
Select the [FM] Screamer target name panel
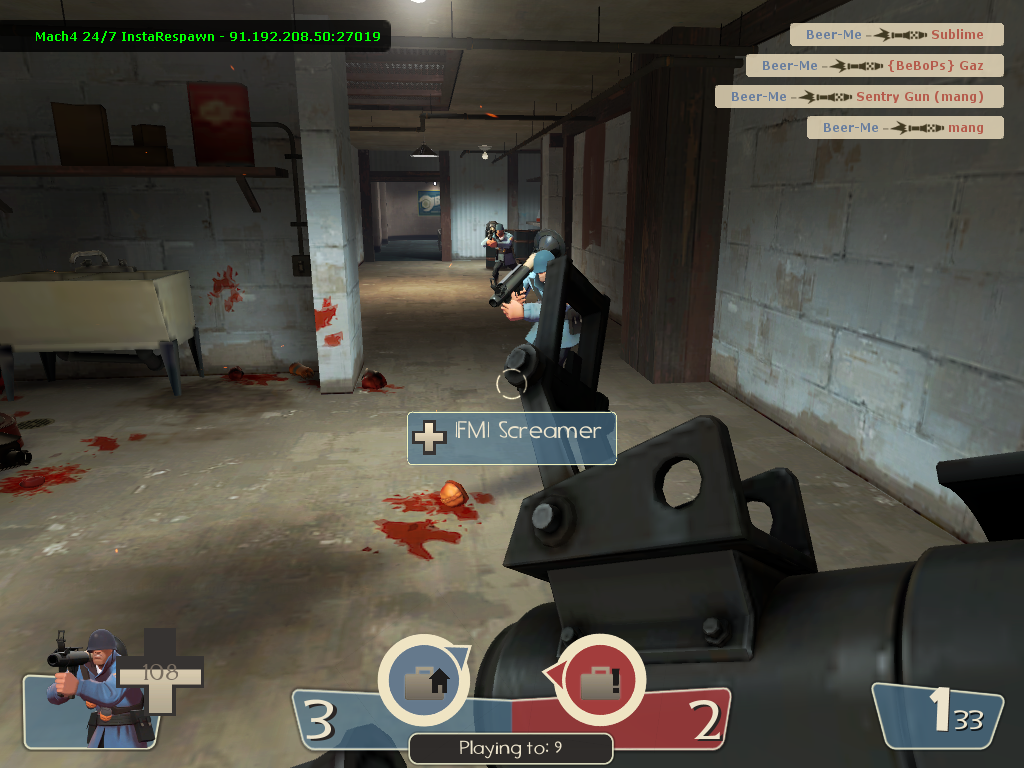click(x=511, y=437)
